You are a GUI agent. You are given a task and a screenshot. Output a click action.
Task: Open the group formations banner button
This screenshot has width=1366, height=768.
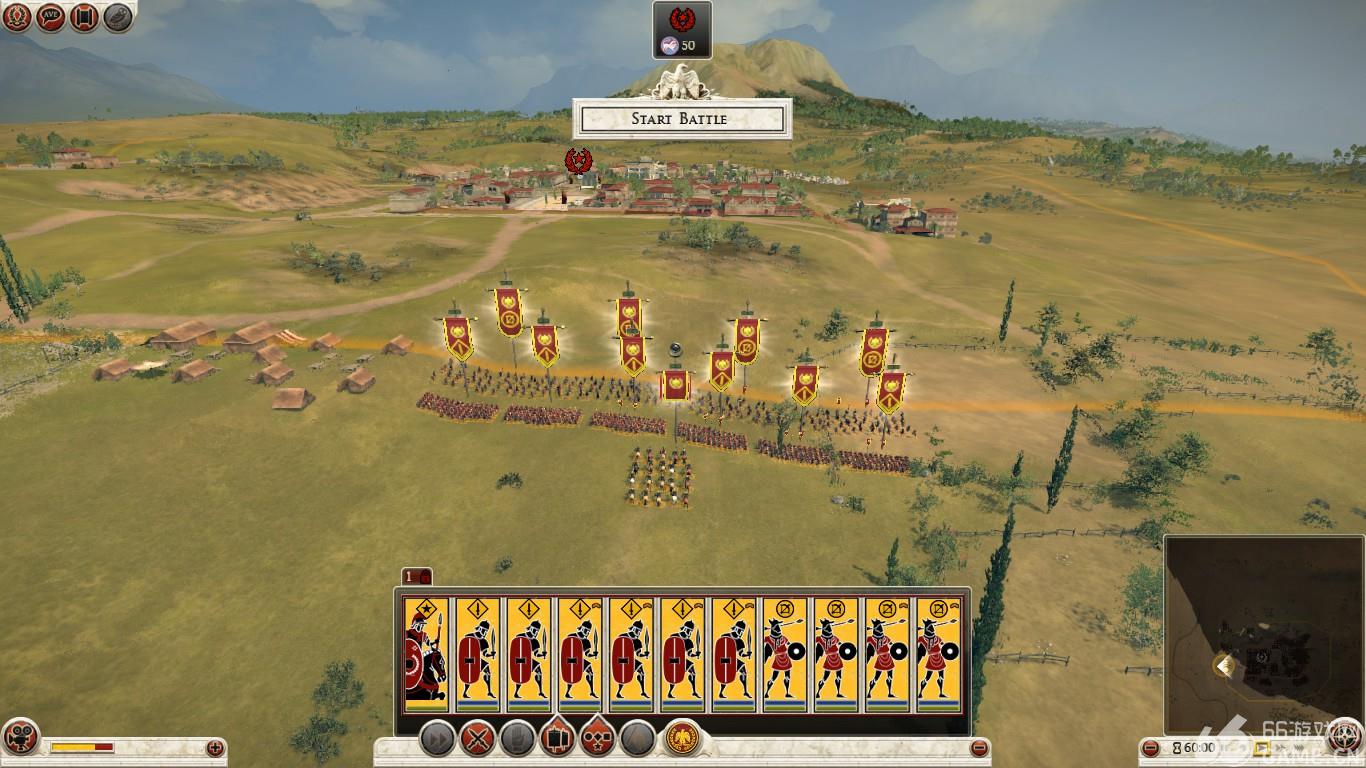click(557, 740)
